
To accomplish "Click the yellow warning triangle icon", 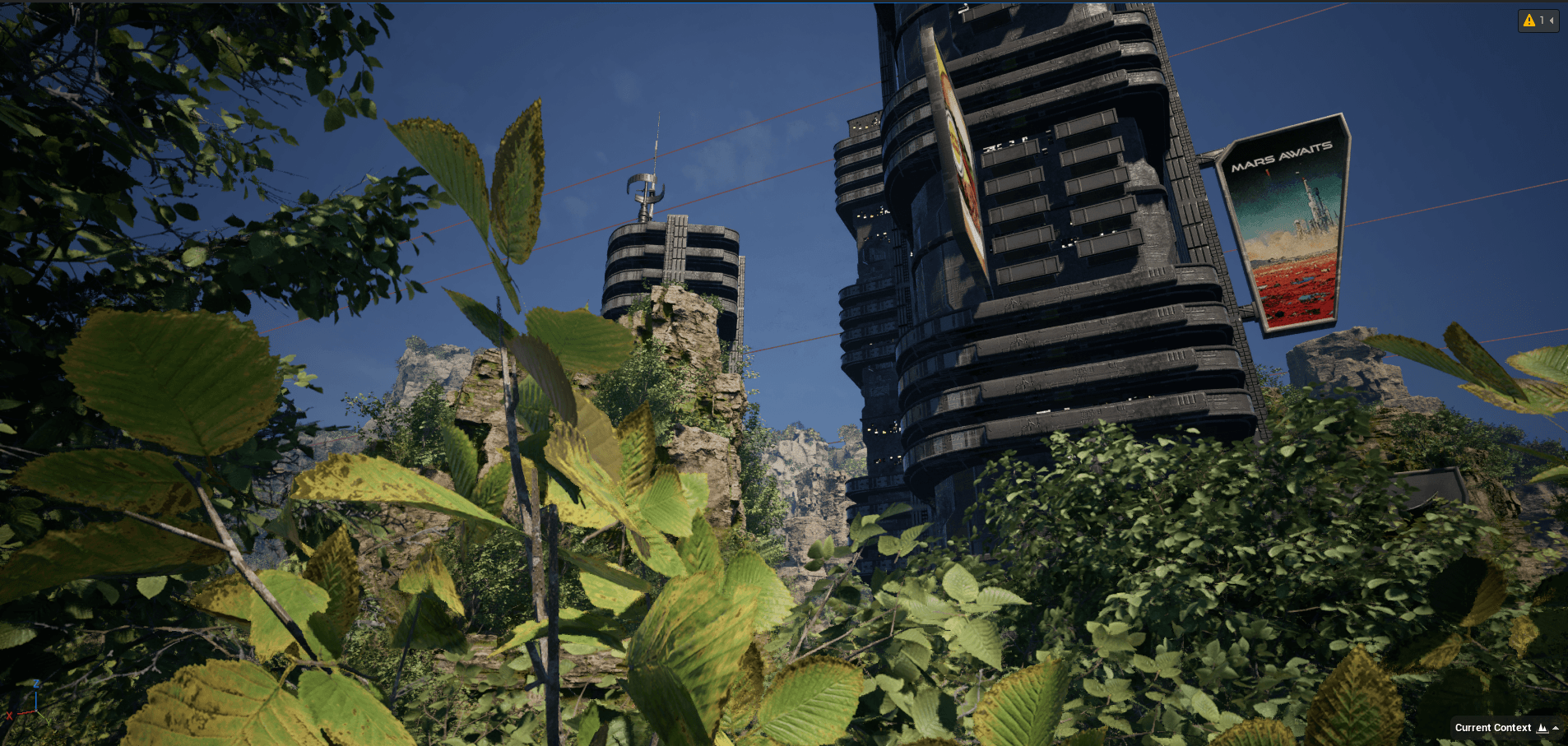I will (1528, 20).
